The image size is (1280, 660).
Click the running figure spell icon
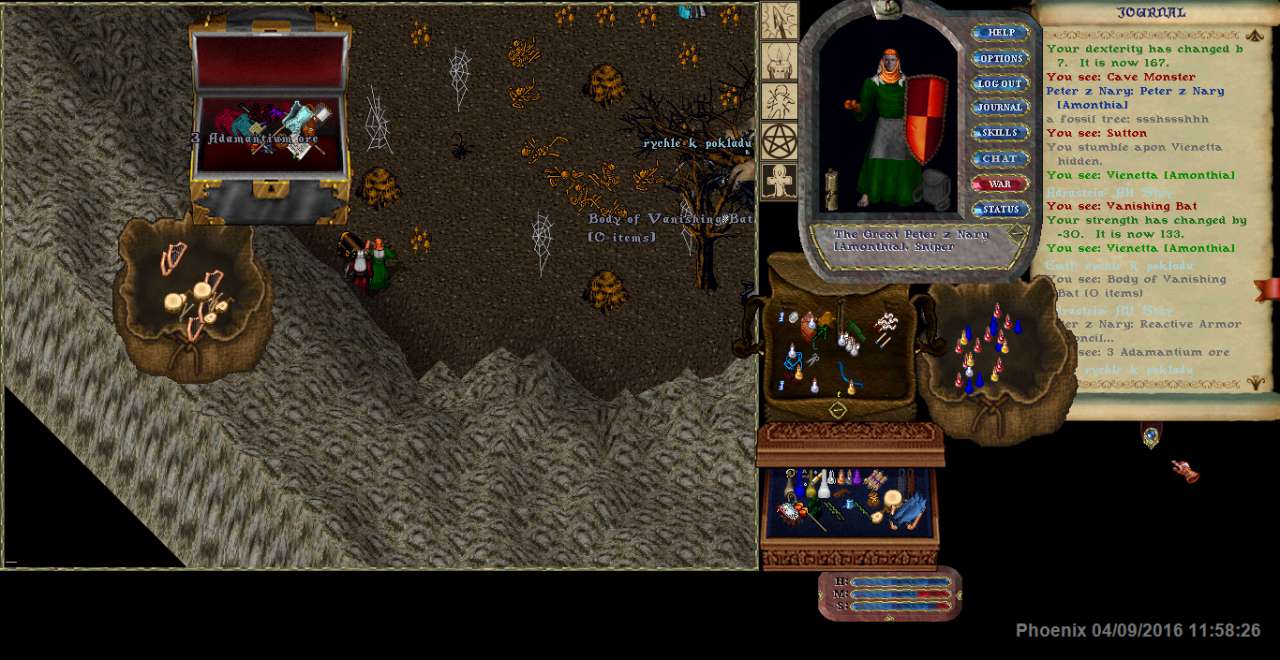click(x=779, y=101)
